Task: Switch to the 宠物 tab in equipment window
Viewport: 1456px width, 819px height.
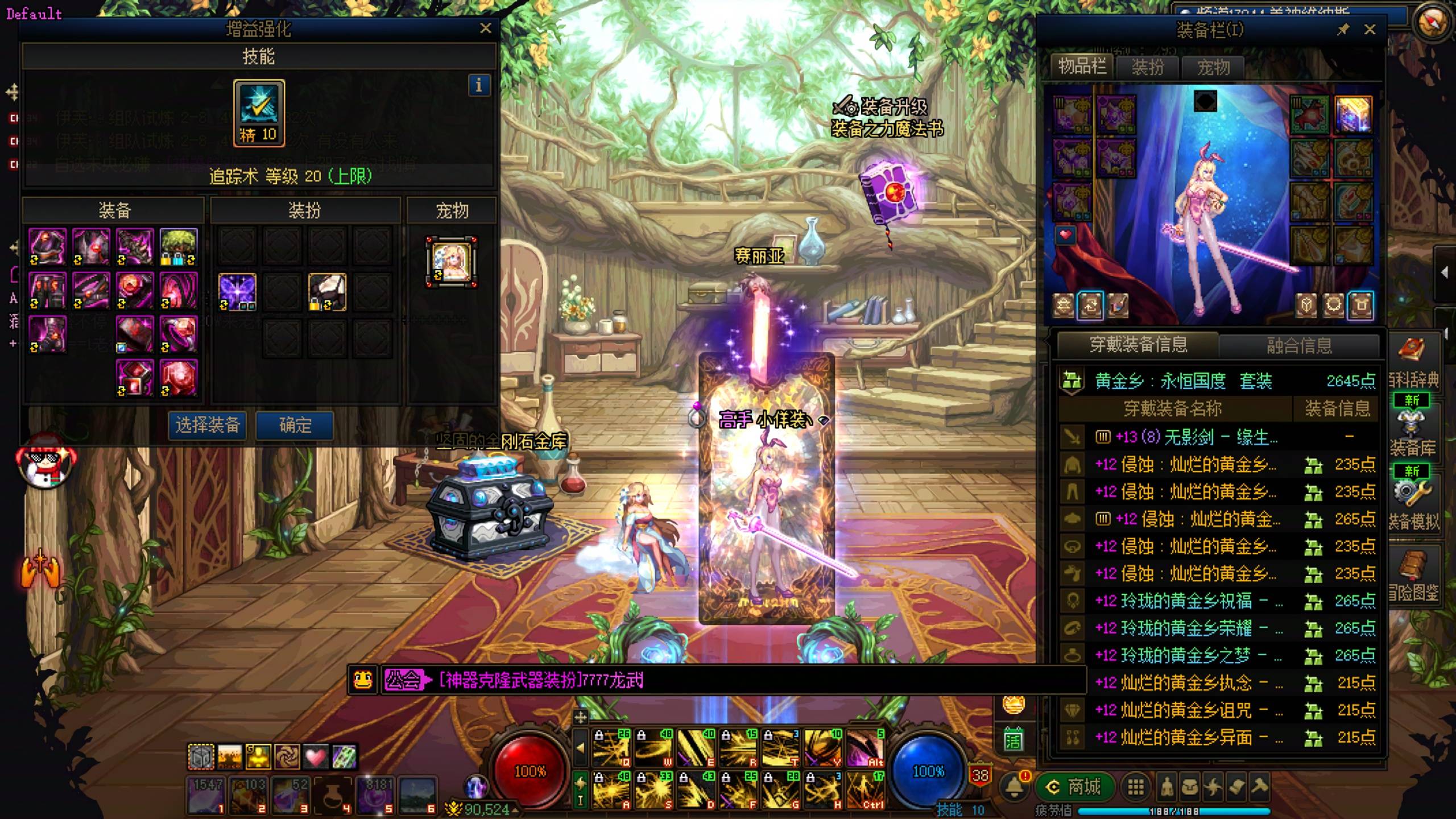Action: click(x=1213, y=68)
